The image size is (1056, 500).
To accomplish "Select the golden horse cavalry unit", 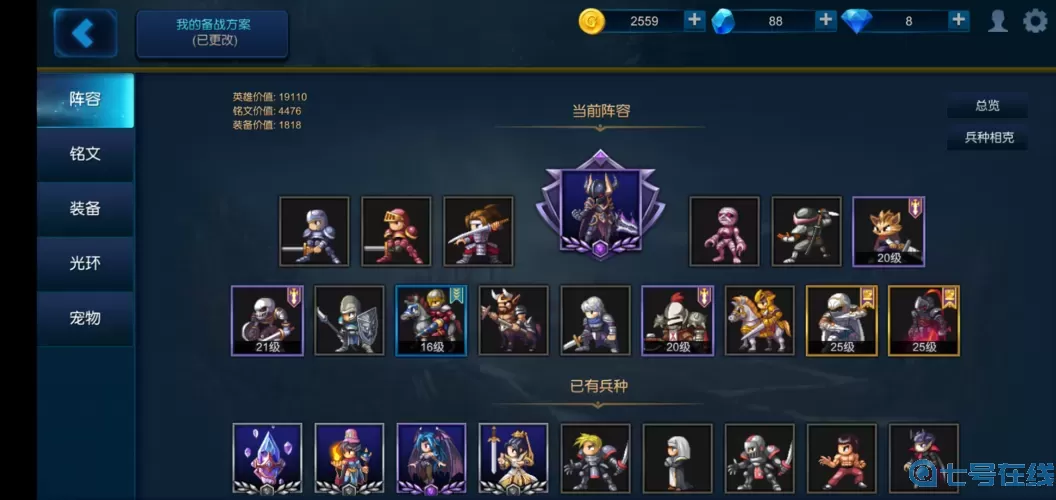I will pos(759,320).
